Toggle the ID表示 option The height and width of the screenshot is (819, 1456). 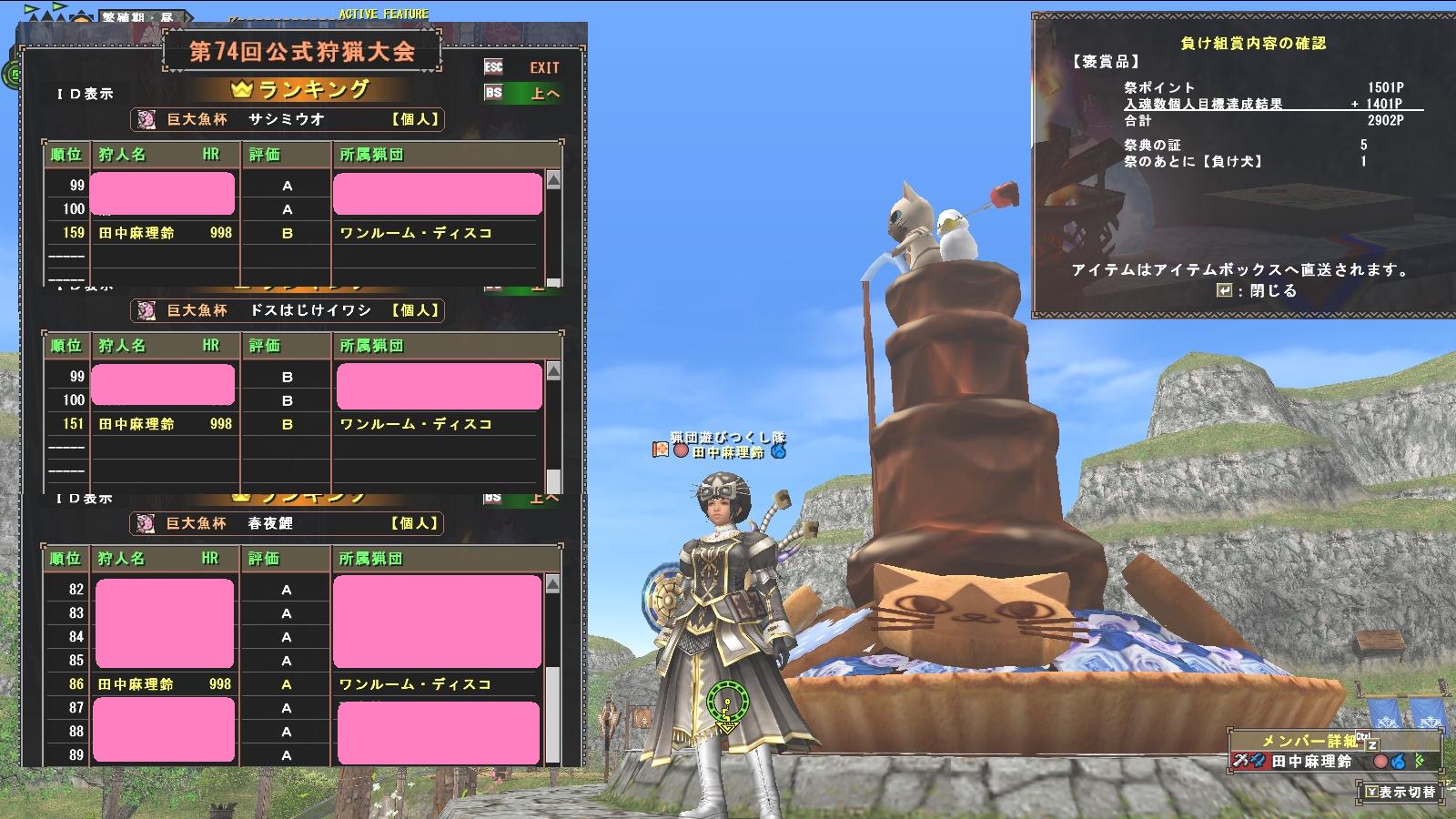[85, 94]
